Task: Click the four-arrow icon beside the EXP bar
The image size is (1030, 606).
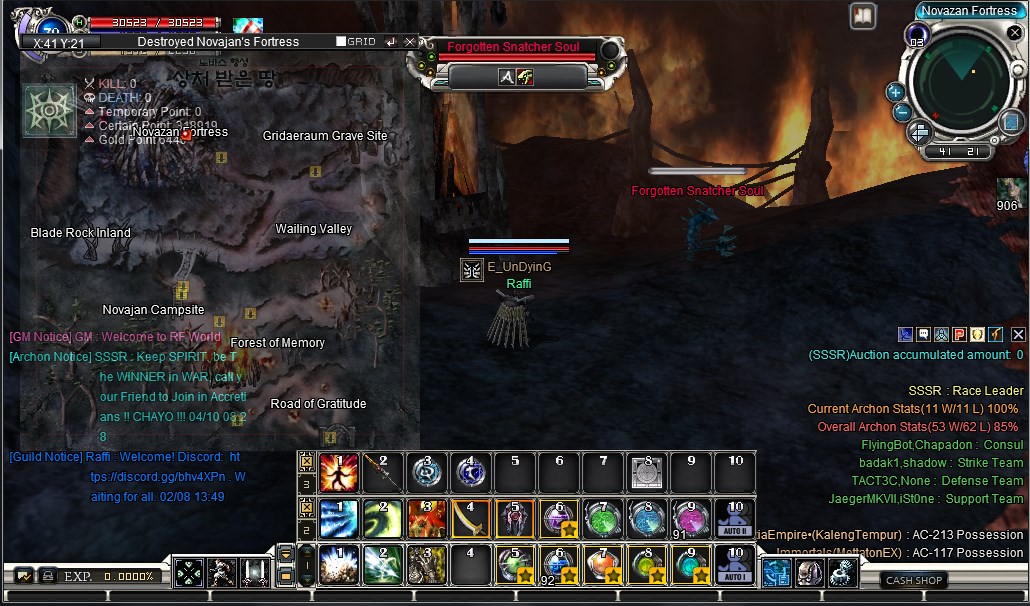Action: click(189, 573)
